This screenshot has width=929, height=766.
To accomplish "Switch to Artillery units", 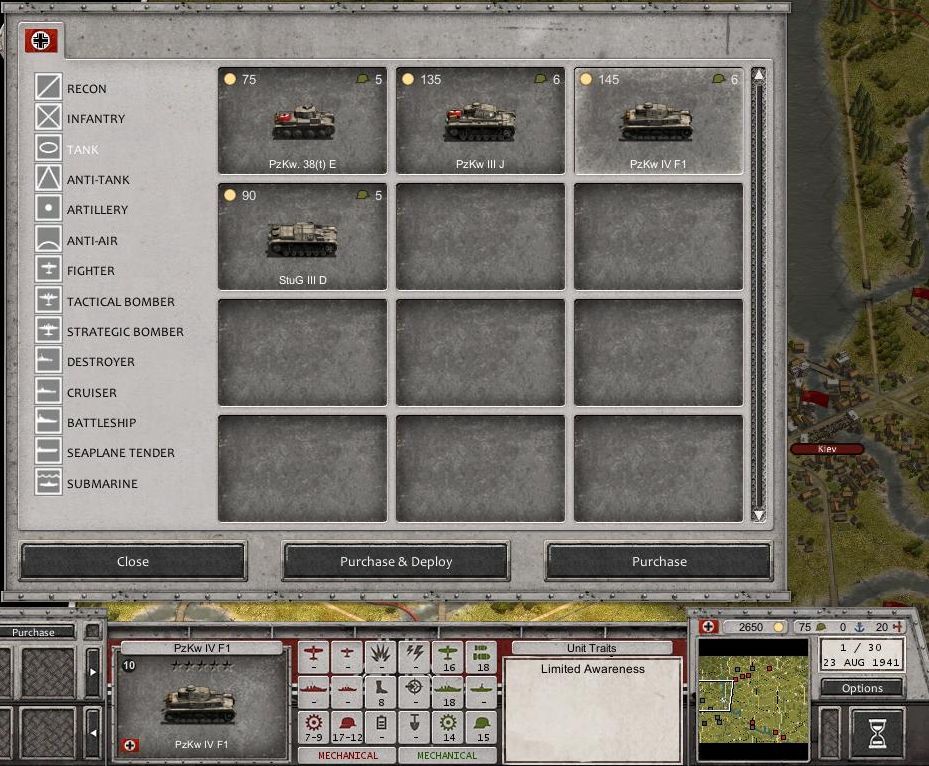I will click(97, 210).
